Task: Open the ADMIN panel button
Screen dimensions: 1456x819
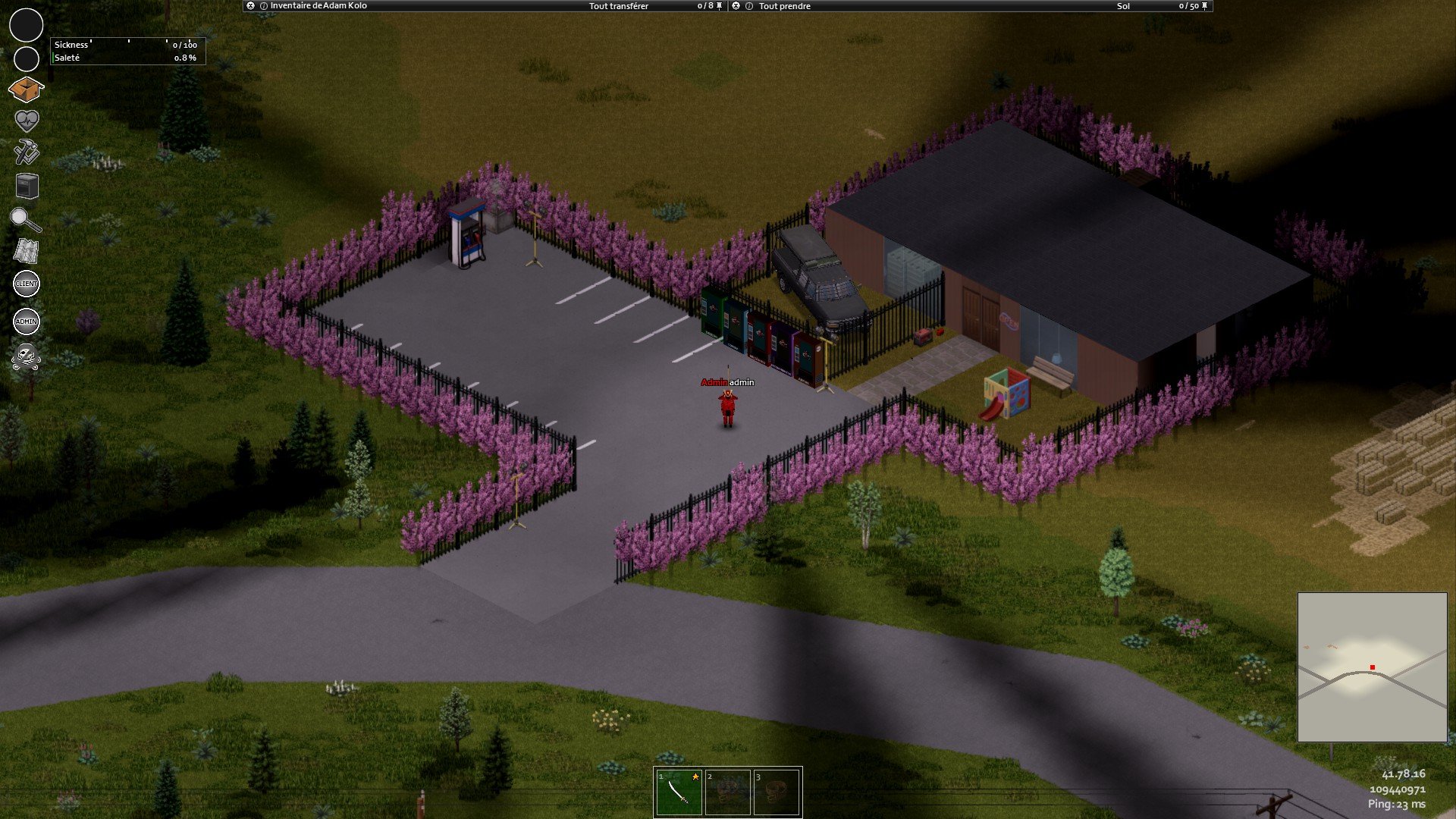Action: click(27, 322)
